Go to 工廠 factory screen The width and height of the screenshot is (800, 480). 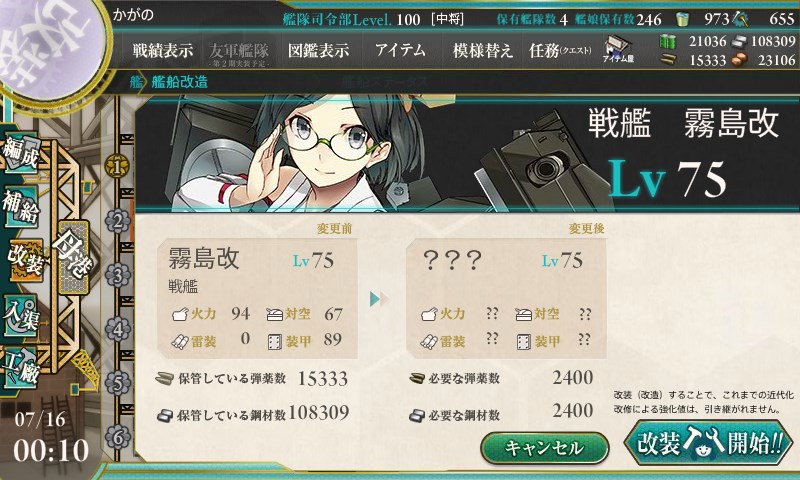[22, 361]
